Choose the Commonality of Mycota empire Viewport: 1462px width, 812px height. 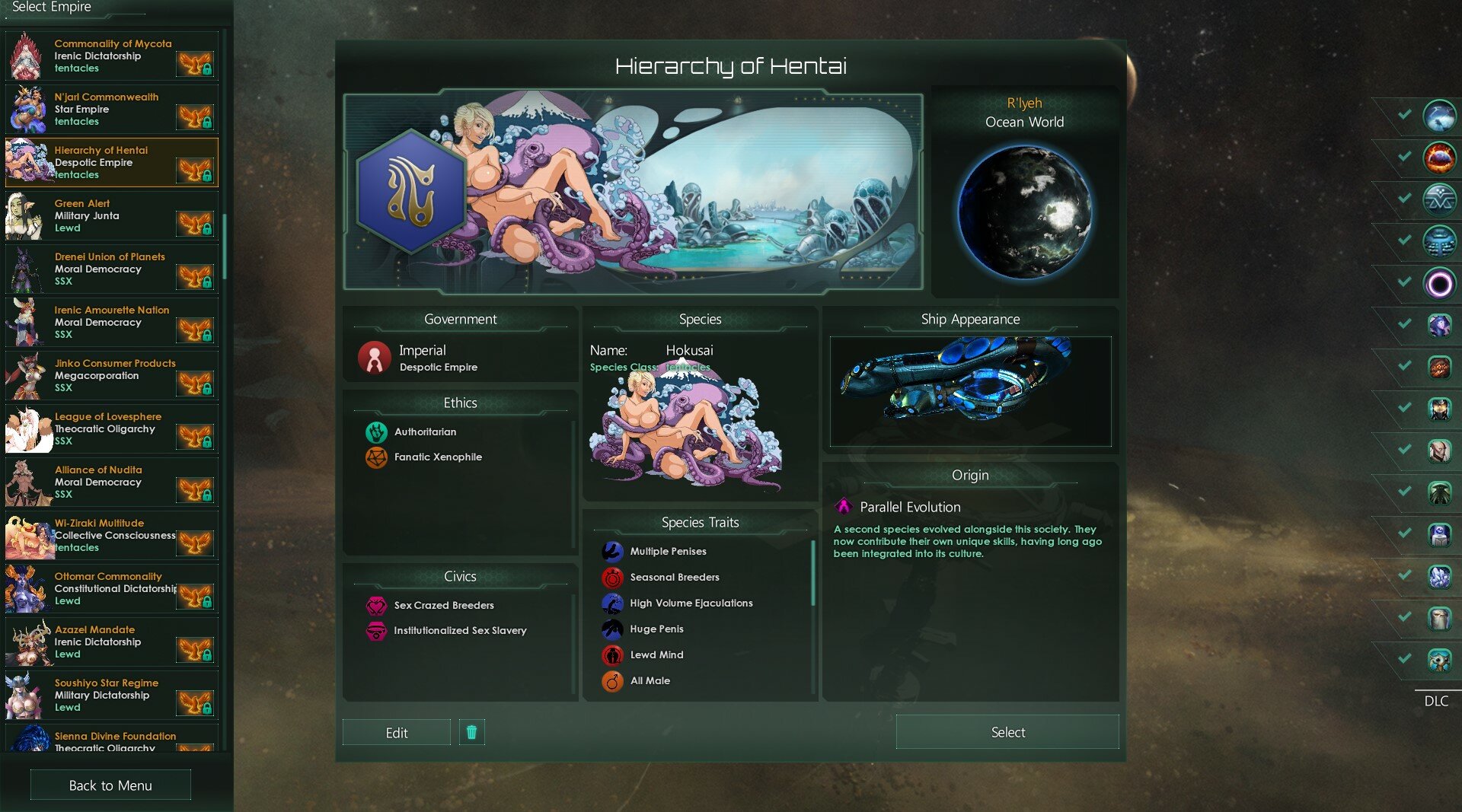click(x=111, y=56)
